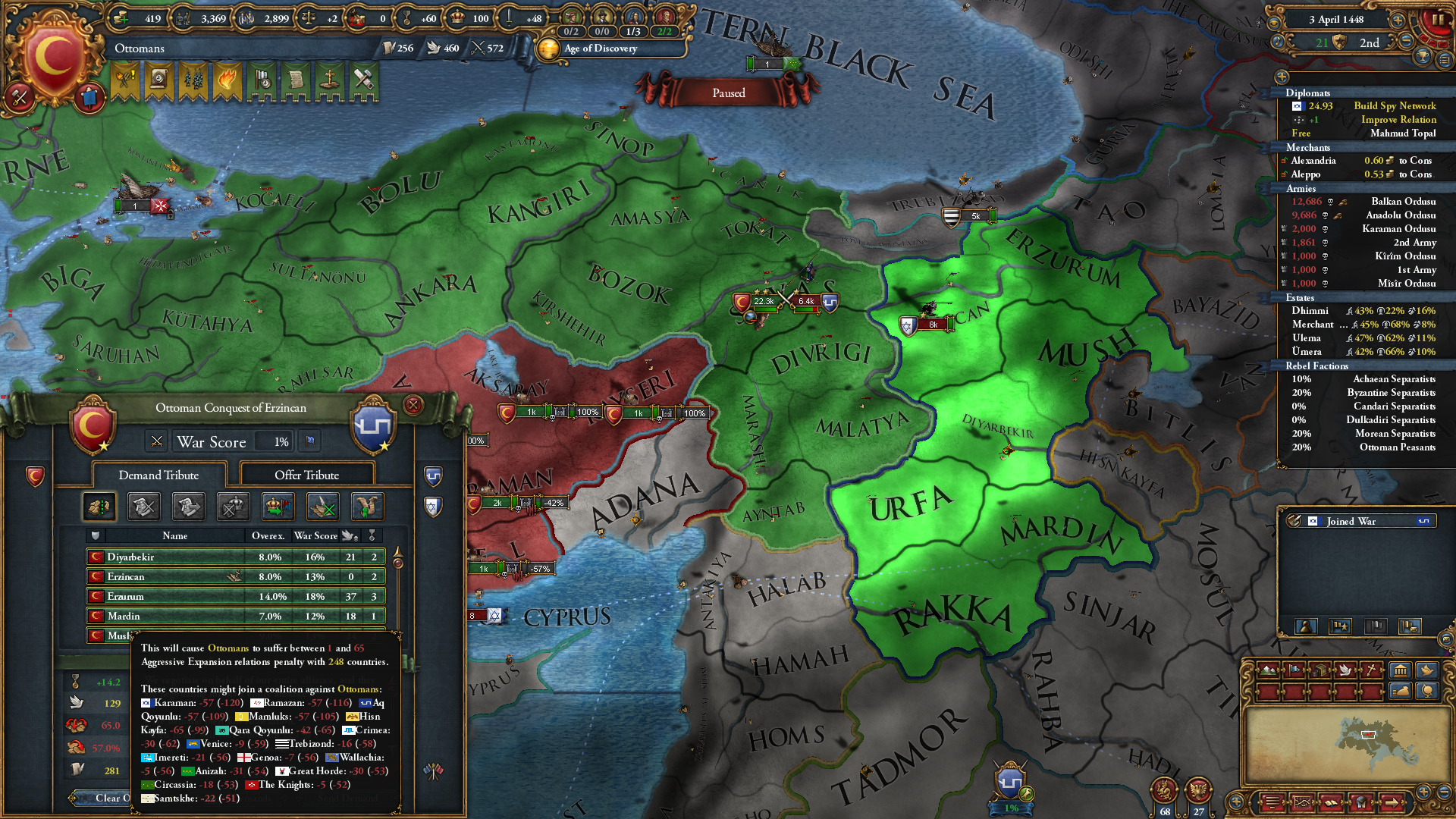Switch to the Demand Tribute tab

pos(157,475)
